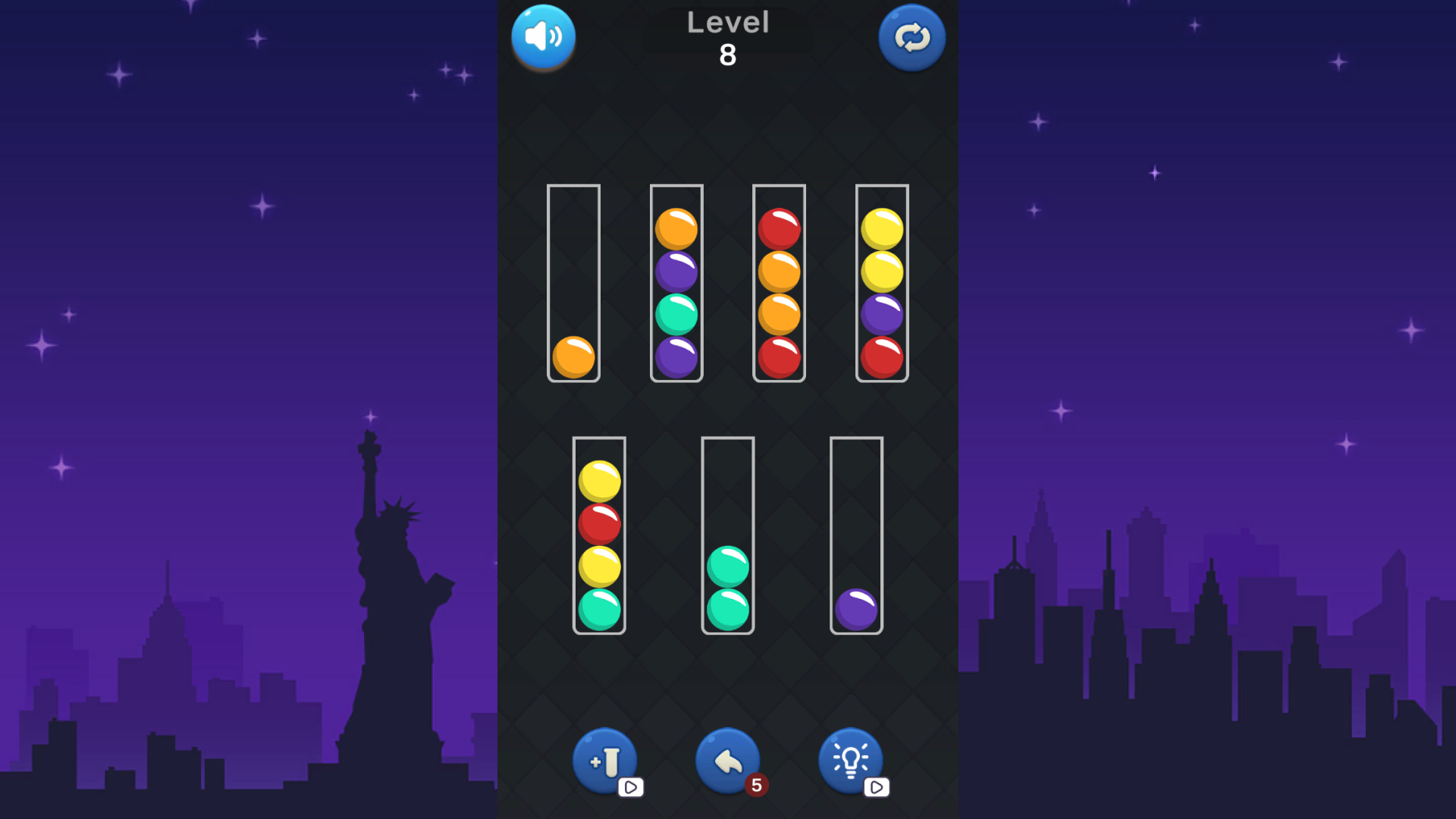The image size is (1456, 819).
Task: Open the hint lightbulb icon
Action: [851, 758]
